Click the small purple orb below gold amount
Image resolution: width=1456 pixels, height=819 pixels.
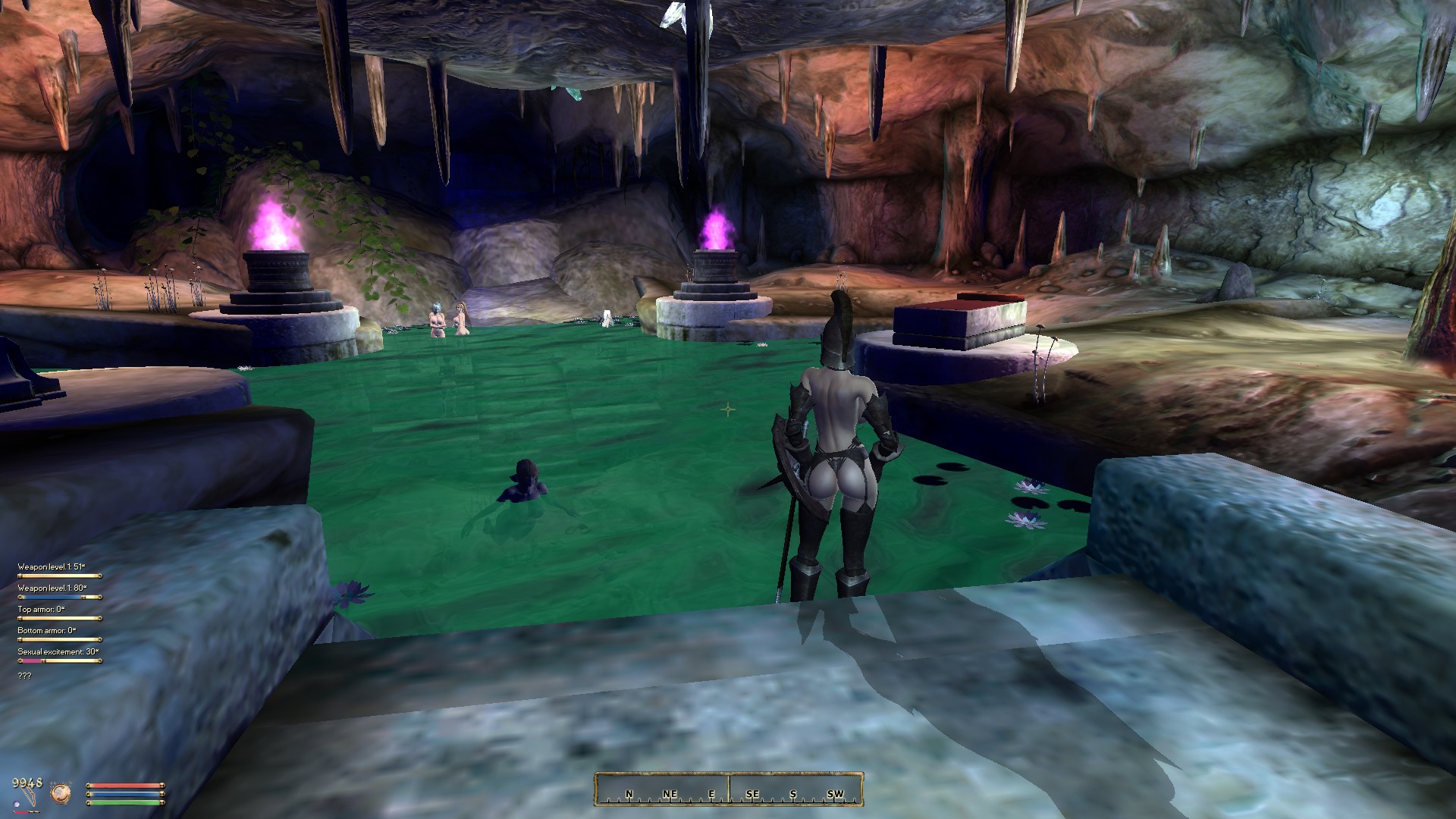(x=17, y=805)
